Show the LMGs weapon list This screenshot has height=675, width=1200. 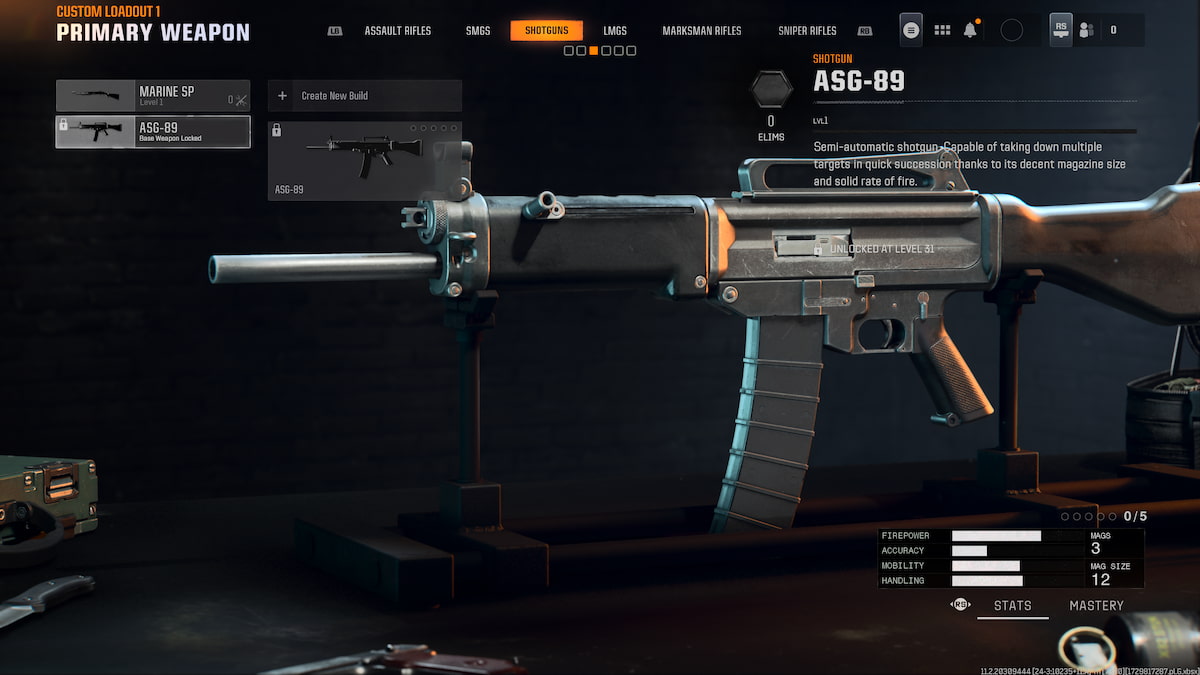[615, 31]
